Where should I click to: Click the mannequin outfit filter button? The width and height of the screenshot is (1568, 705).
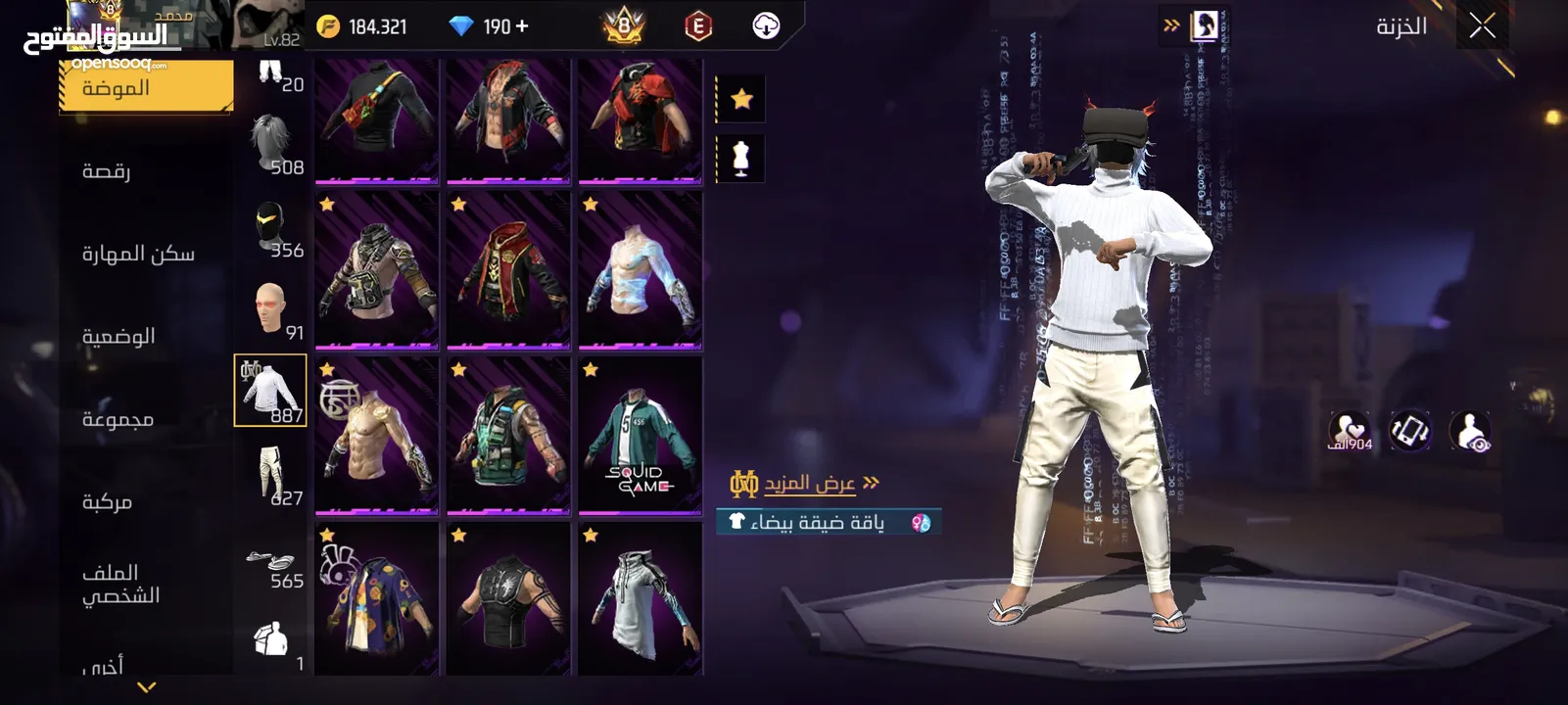(x=741, y=158)
